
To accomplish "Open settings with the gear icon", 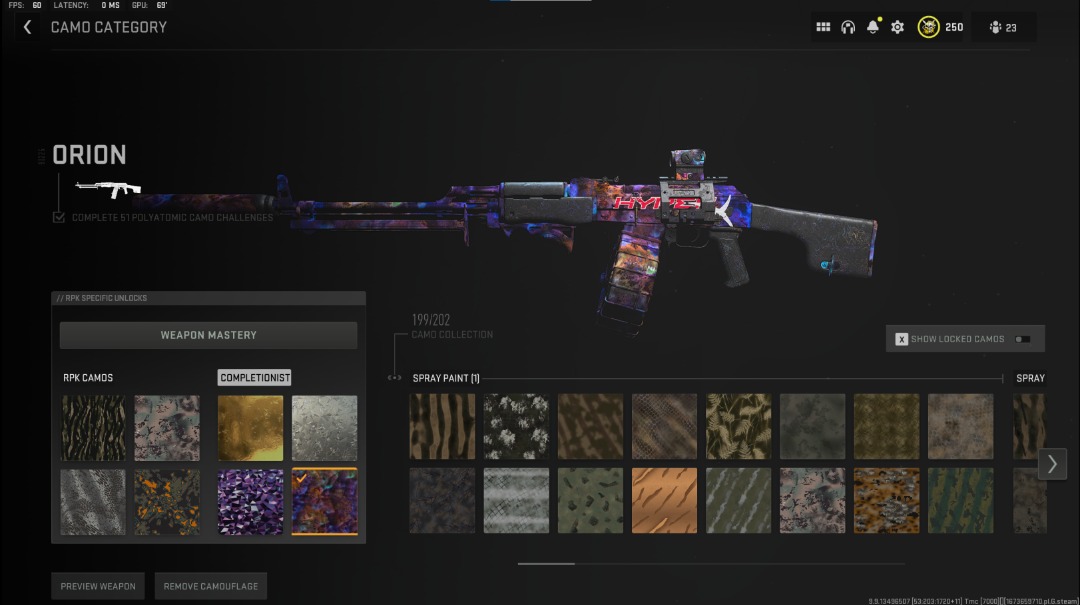I will click(x=897, y=27).
